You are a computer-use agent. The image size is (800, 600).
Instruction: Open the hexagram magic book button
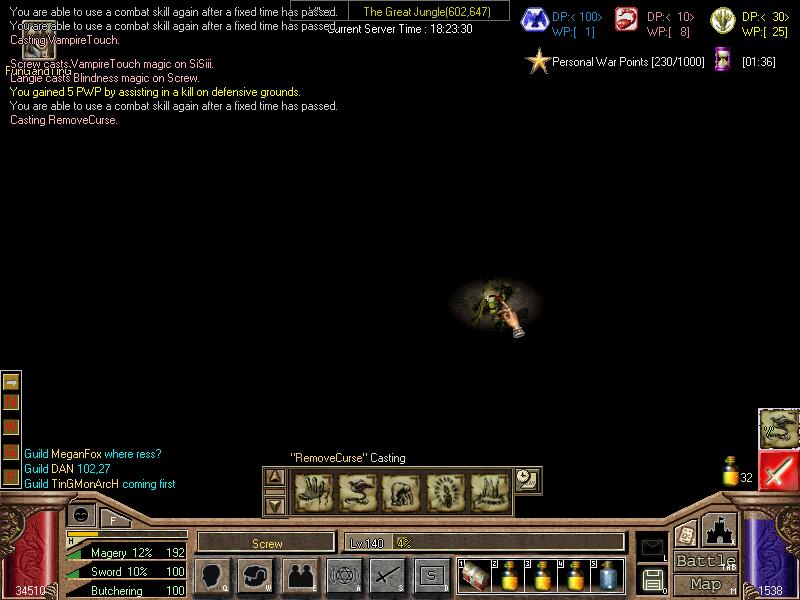344,576
